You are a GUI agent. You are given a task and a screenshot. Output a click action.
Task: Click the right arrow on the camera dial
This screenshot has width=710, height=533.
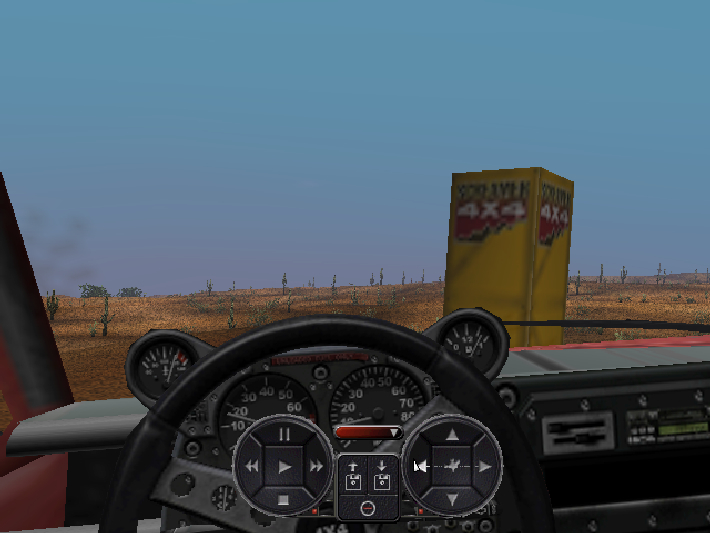(x=484, y=467)
